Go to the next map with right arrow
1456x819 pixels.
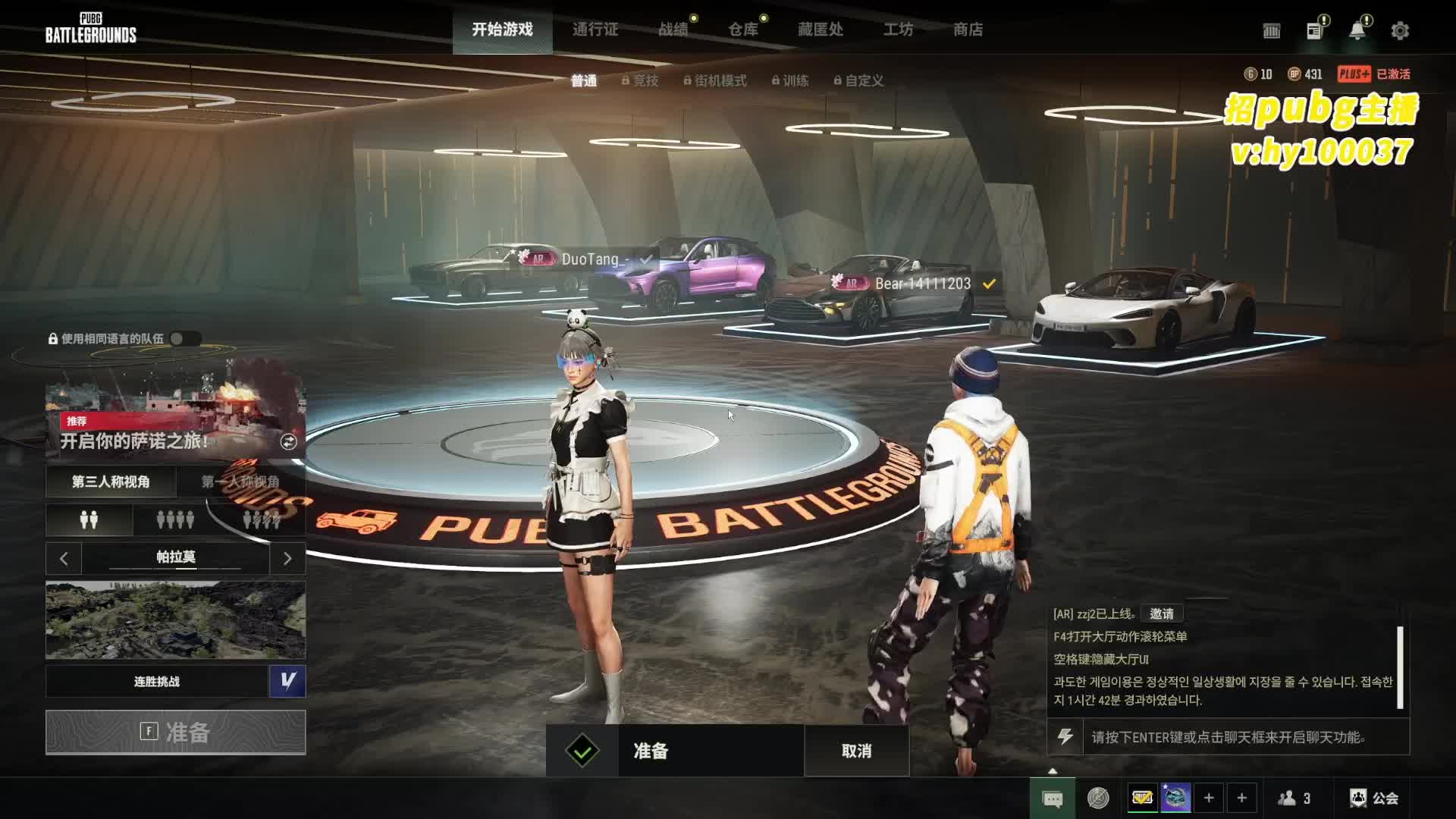click(287, 559)
